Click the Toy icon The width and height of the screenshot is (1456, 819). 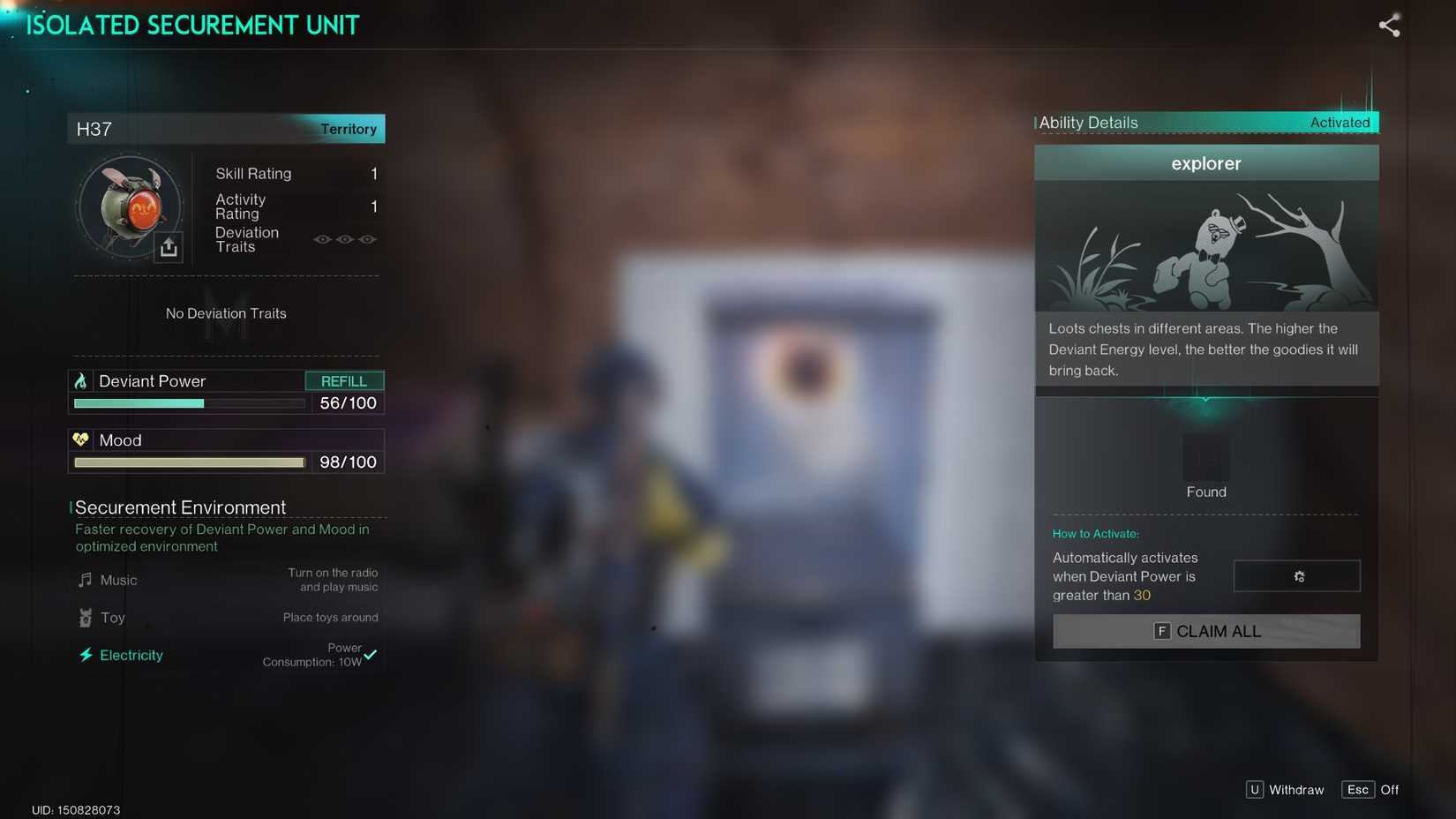point(85,618)
